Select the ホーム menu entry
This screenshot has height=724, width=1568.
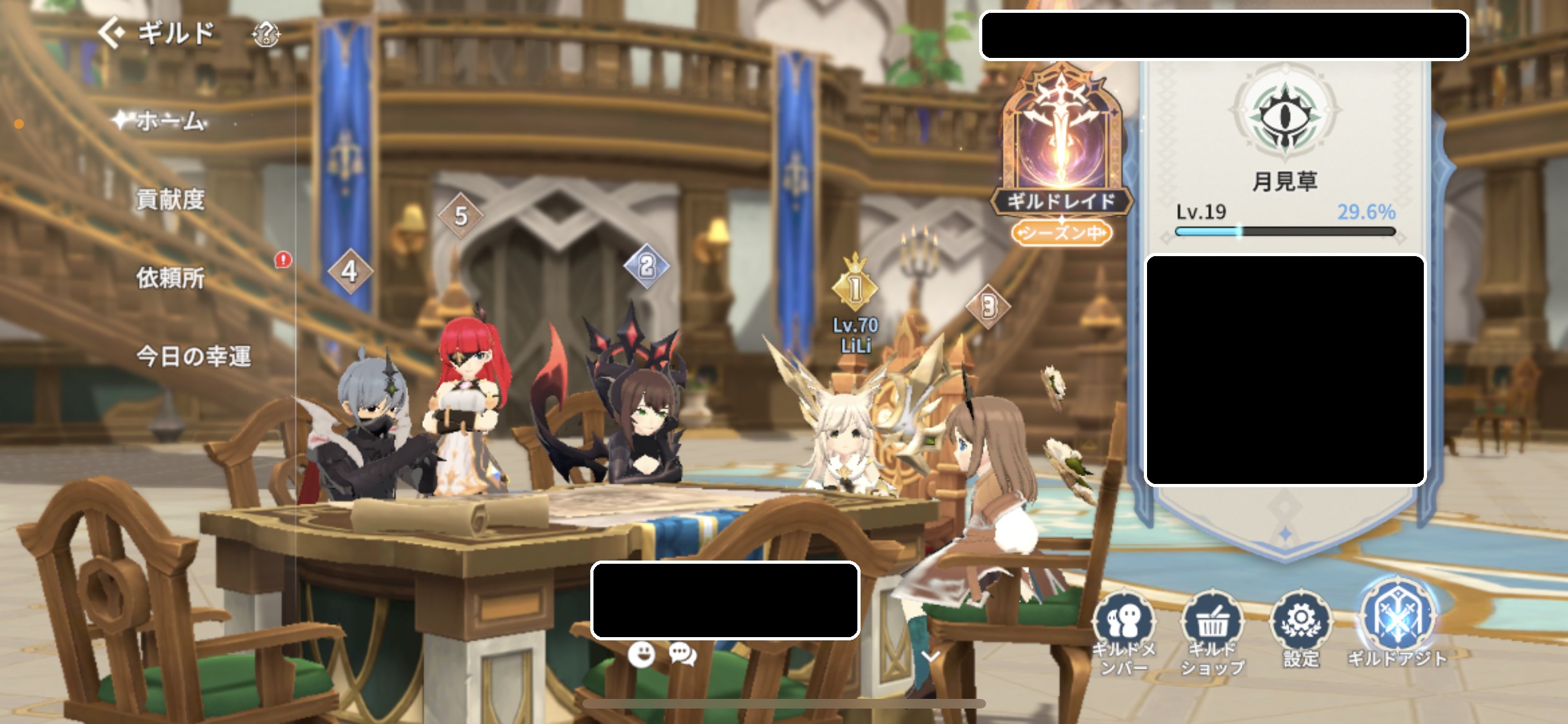pyautogui.click(x=170, y=120)
